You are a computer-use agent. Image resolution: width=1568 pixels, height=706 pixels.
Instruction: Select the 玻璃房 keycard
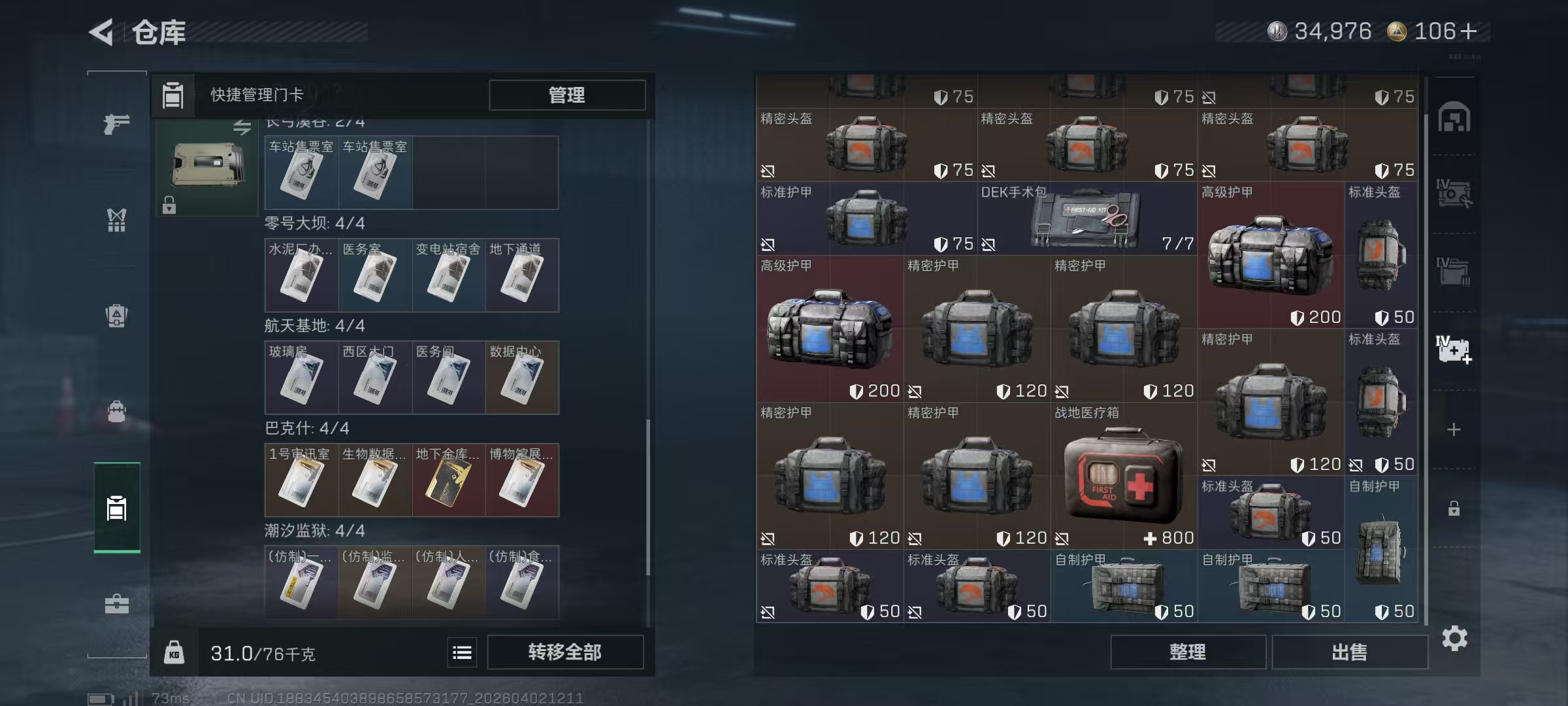click(301, 378)
